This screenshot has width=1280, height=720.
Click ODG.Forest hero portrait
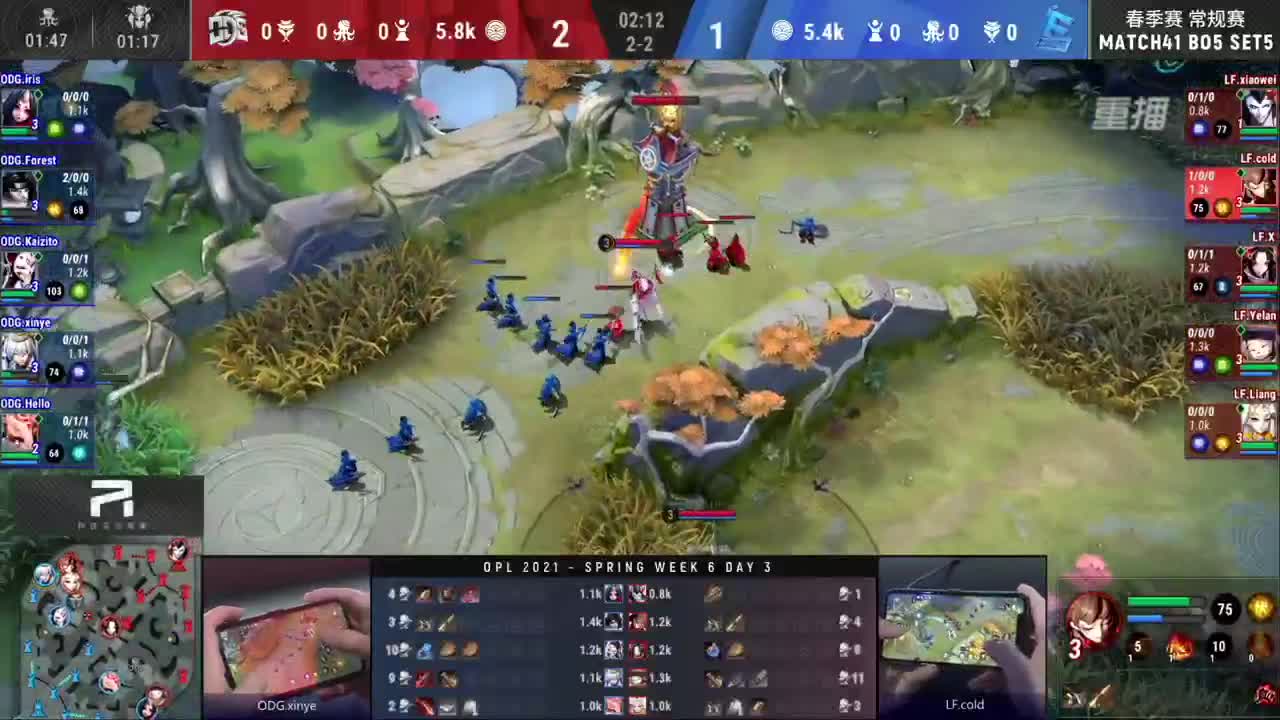(x=20, y=187)
